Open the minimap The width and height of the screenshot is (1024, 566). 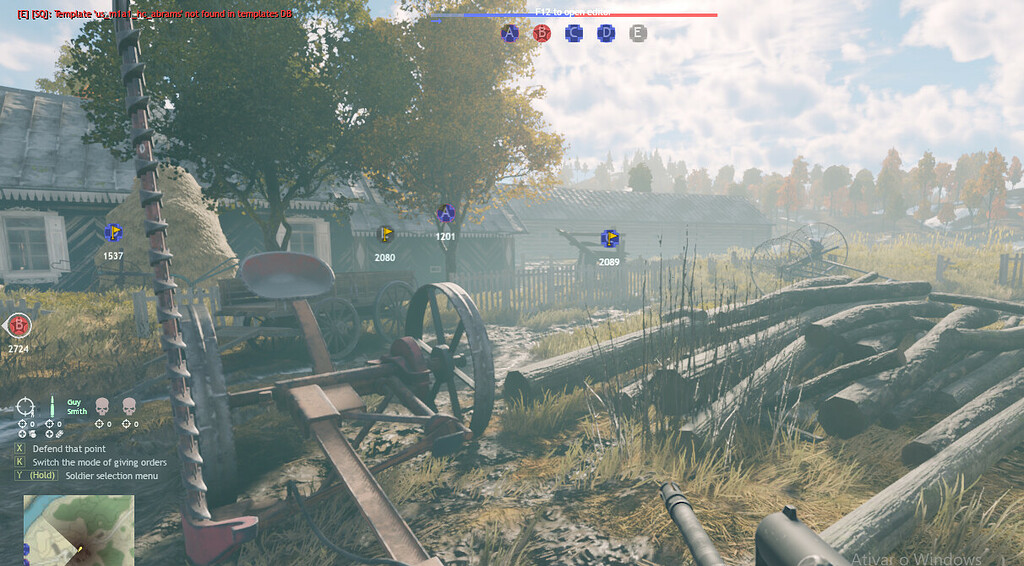pos(78,529)
